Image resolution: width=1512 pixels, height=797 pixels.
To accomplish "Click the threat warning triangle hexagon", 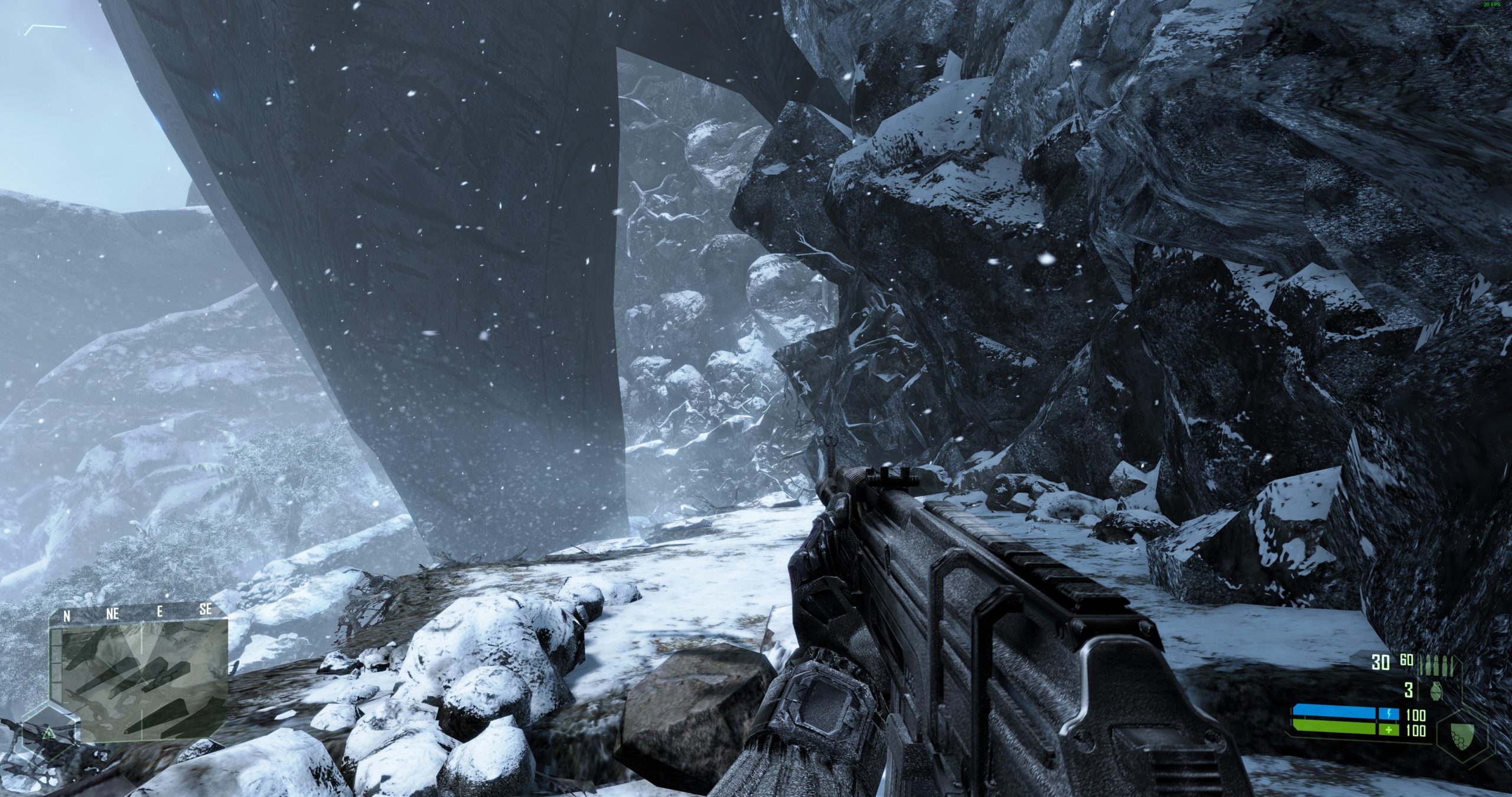I will (50, 734).
